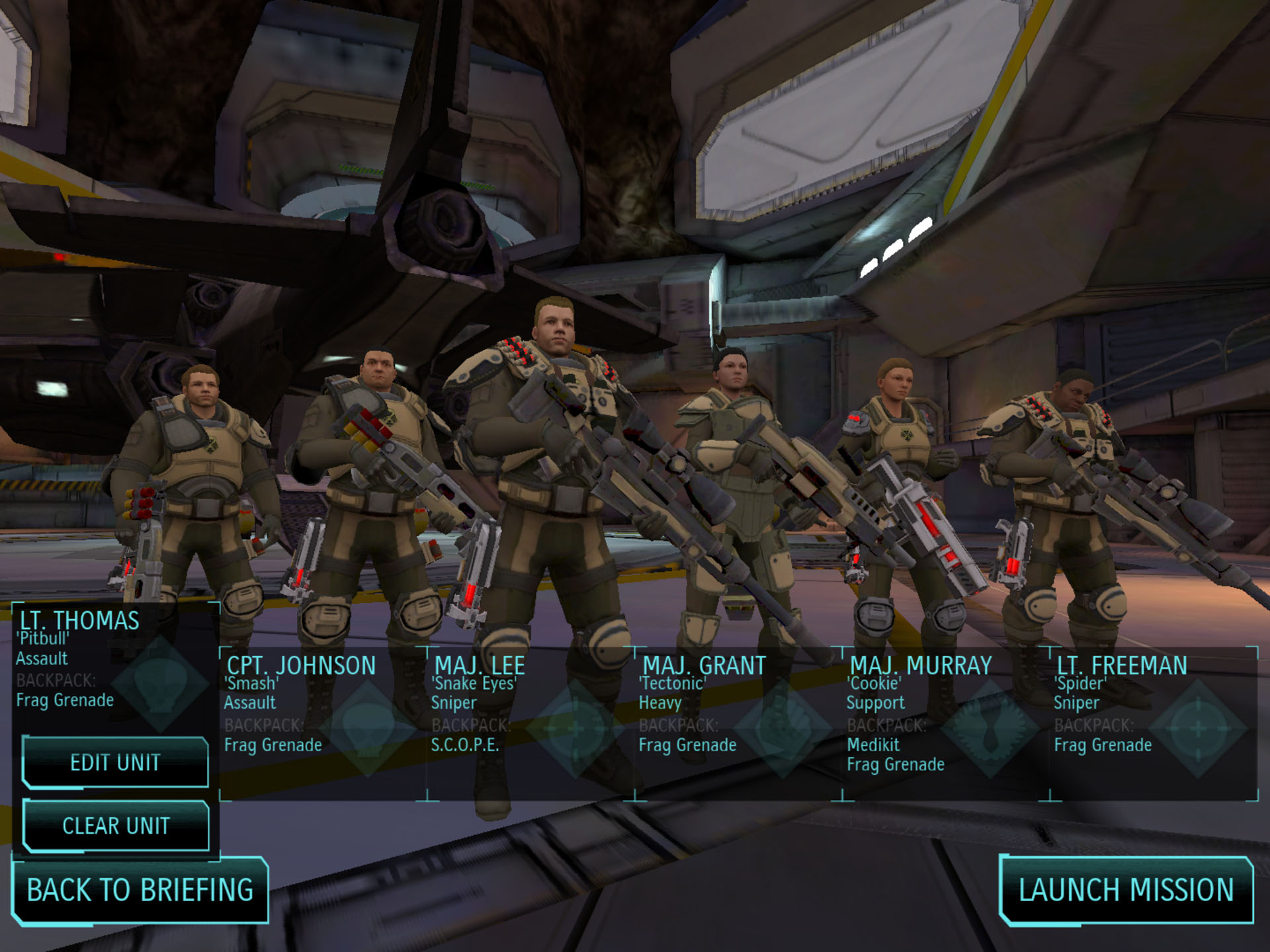Launch the mission
Screen dimensions: 1270x952
pyautogui.click(x=1126, y=890)
